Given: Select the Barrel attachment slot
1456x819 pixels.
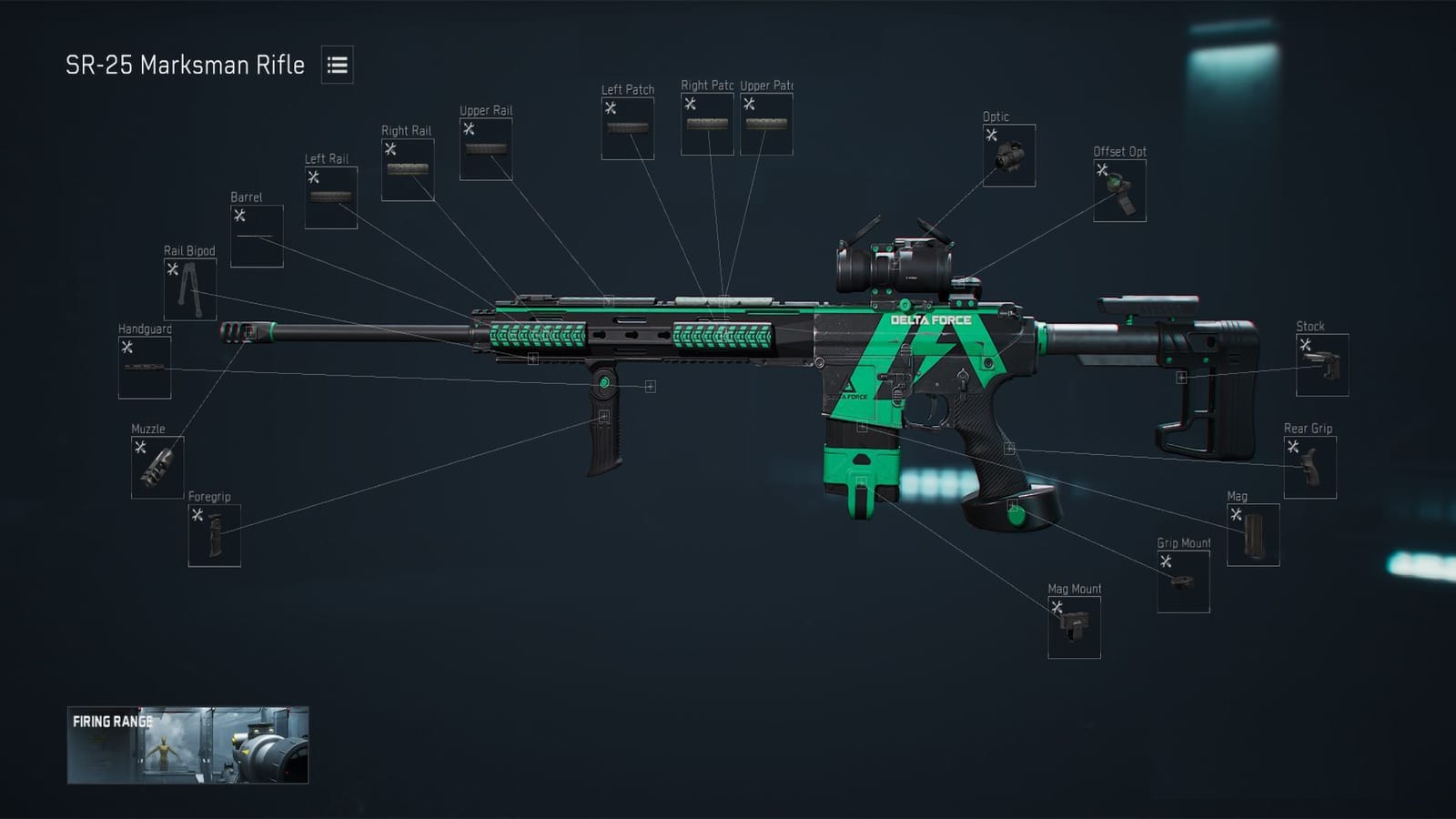Looking at the screenshot, I should 256,233.
